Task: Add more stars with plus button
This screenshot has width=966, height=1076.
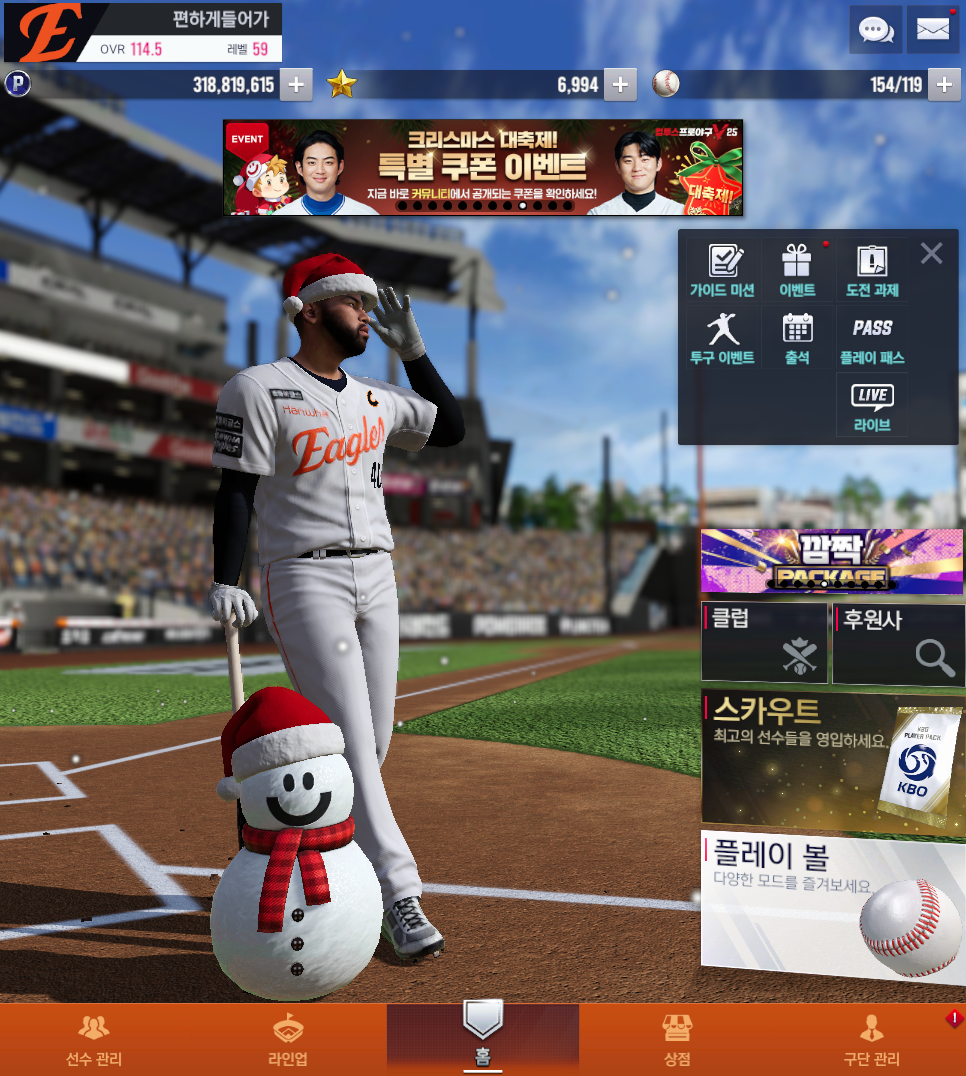Action: [620, 85]
